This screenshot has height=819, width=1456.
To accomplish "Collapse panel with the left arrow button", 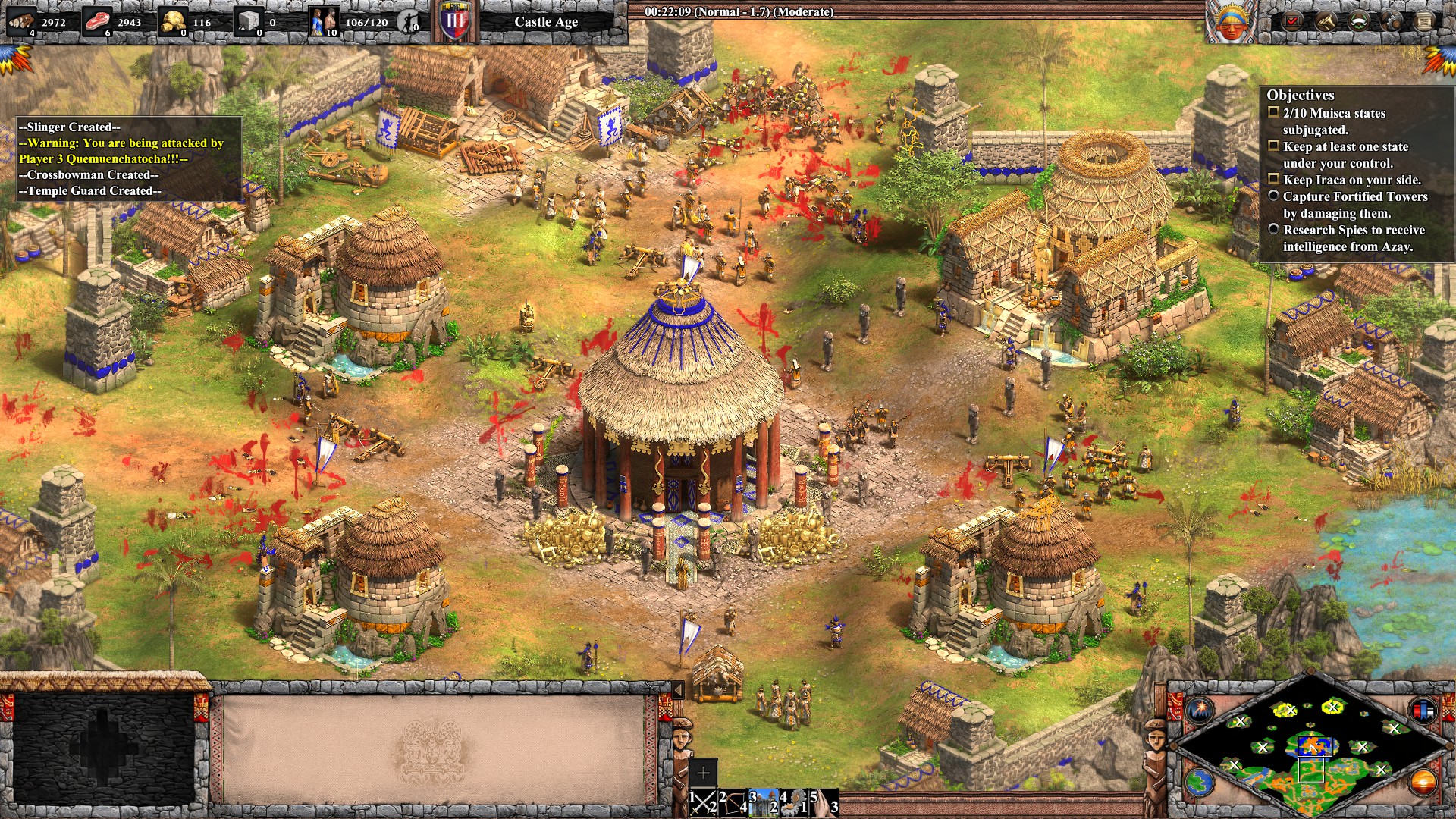I will [x=678, y=689].
